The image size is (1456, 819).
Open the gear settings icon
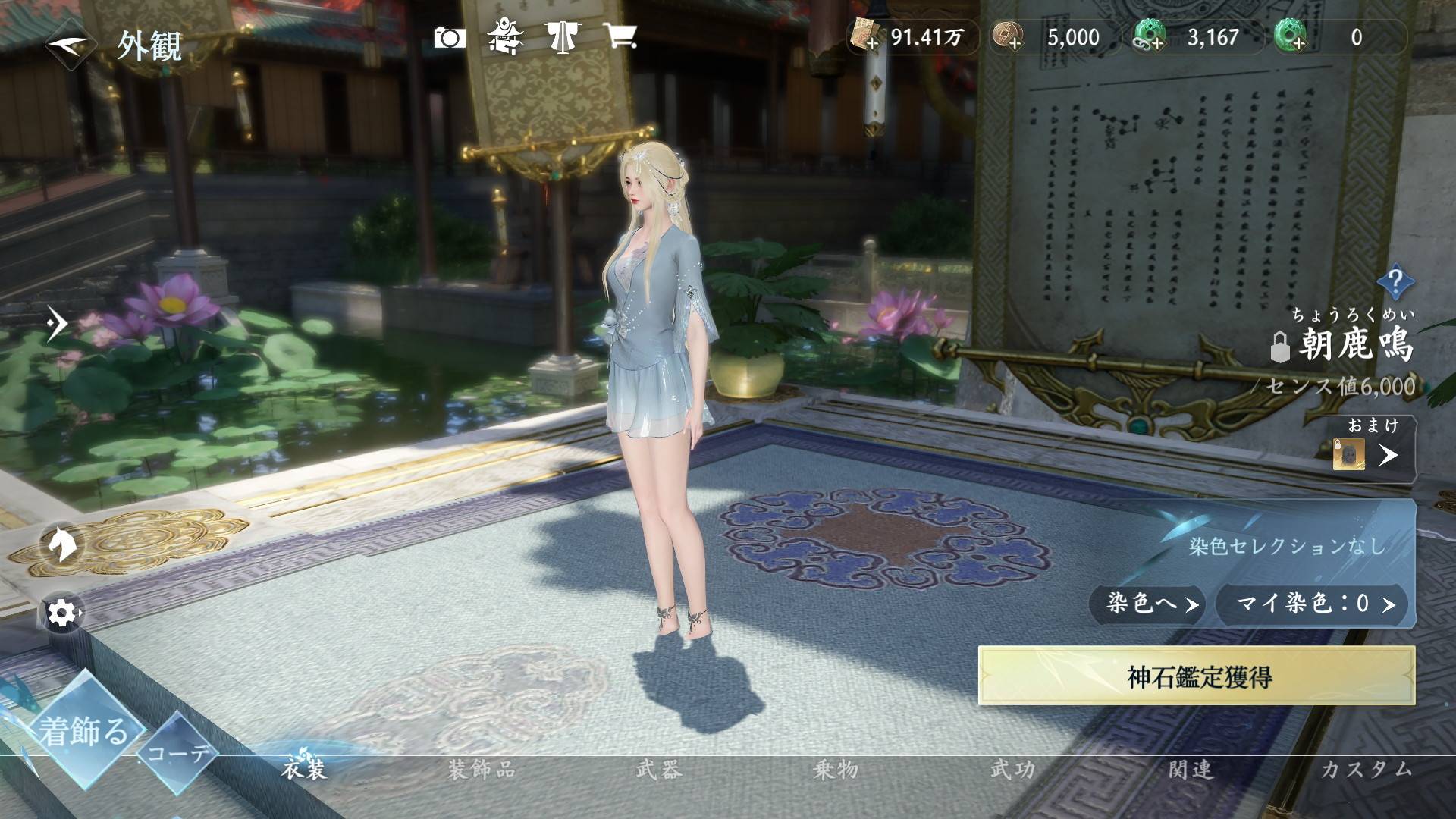click(x=61, y=612)
